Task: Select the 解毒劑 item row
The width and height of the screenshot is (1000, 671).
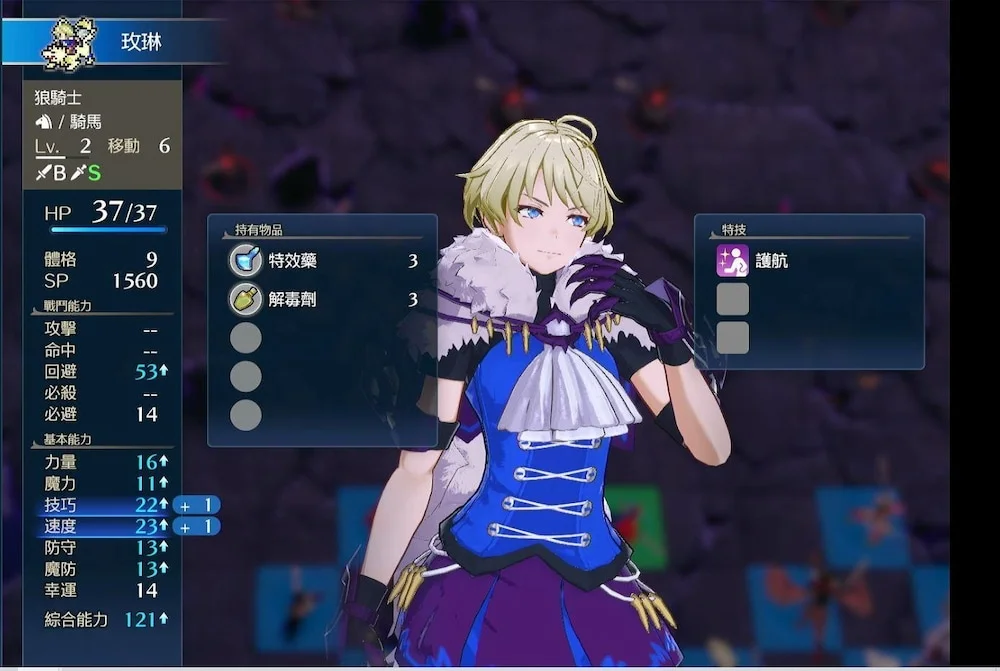Action: [322, 300]
